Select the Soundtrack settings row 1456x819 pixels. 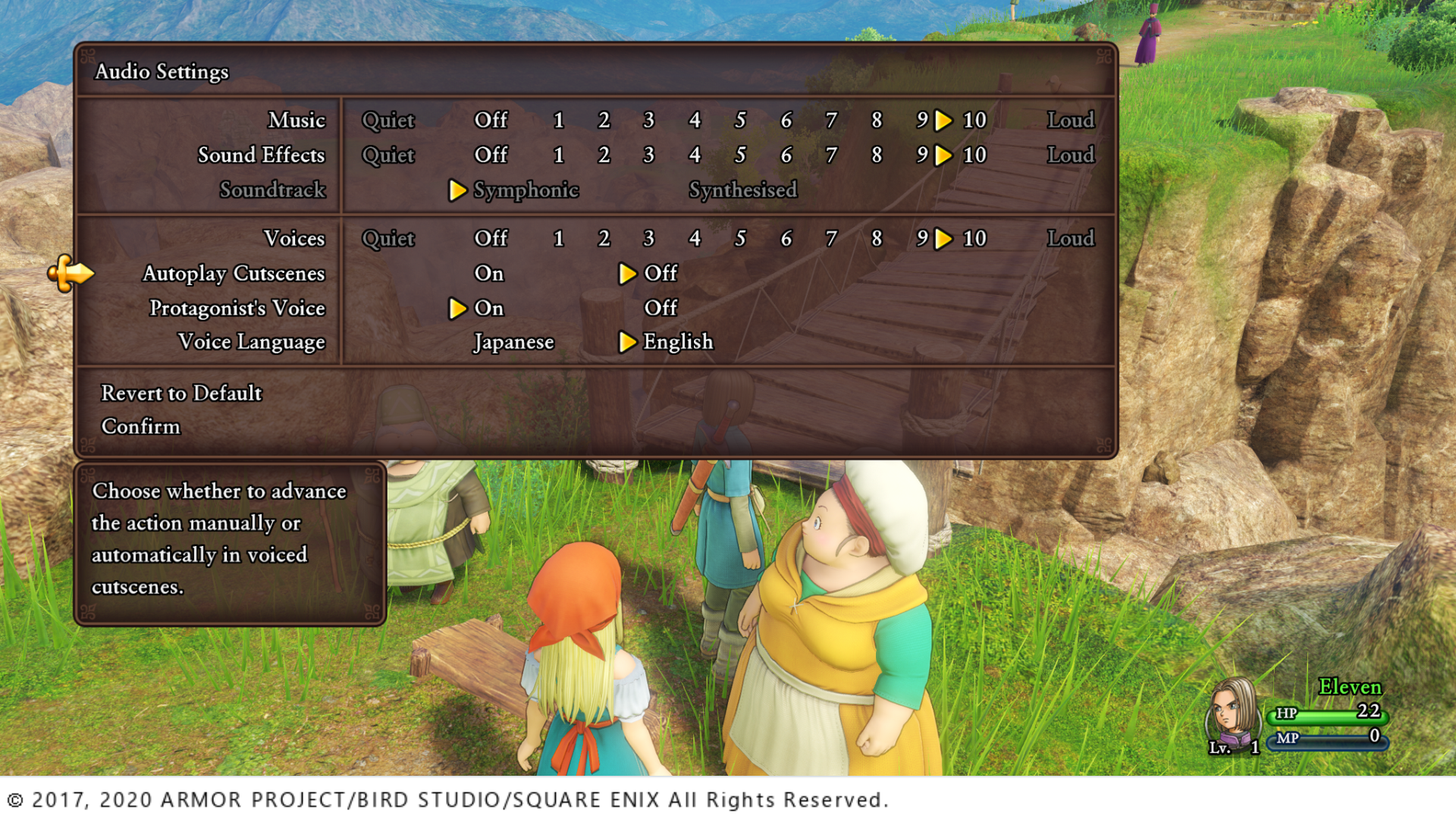point(271,190)
